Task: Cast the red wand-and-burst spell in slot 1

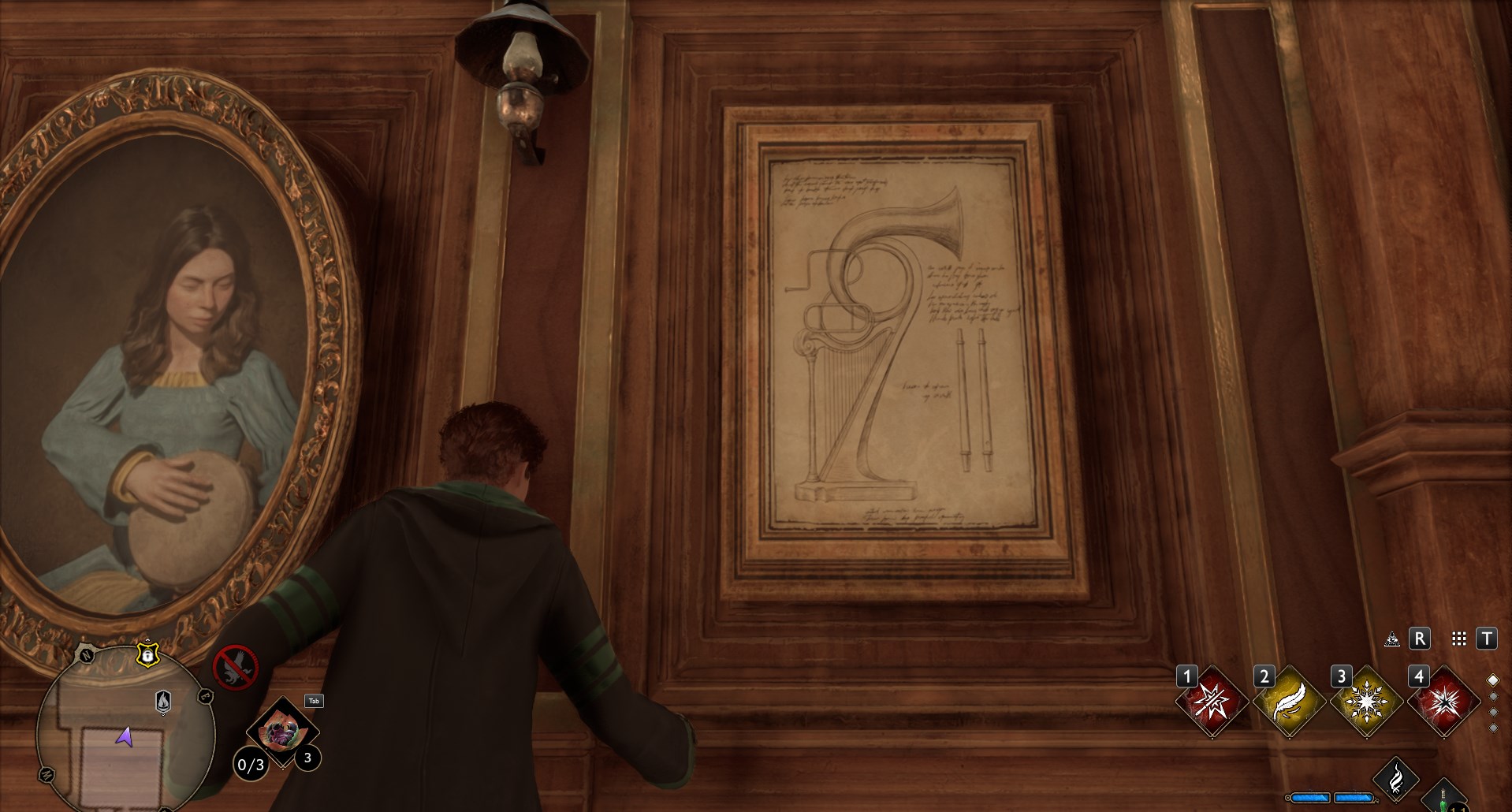Action: click(x=1211, y=702)
